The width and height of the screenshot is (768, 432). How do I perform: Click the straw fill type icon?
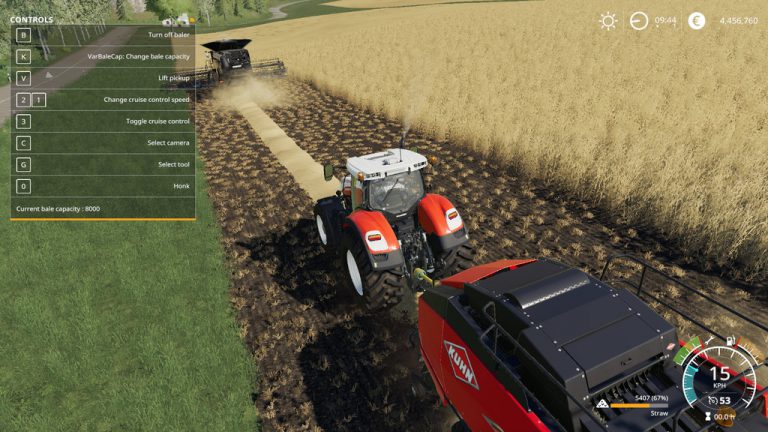click(603, 404)
